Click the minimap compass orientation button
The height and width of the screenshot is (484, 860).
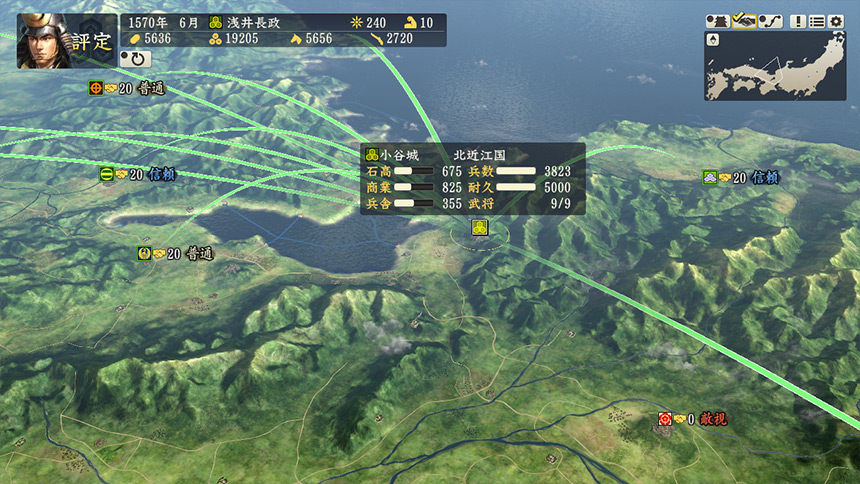point(713,40)
